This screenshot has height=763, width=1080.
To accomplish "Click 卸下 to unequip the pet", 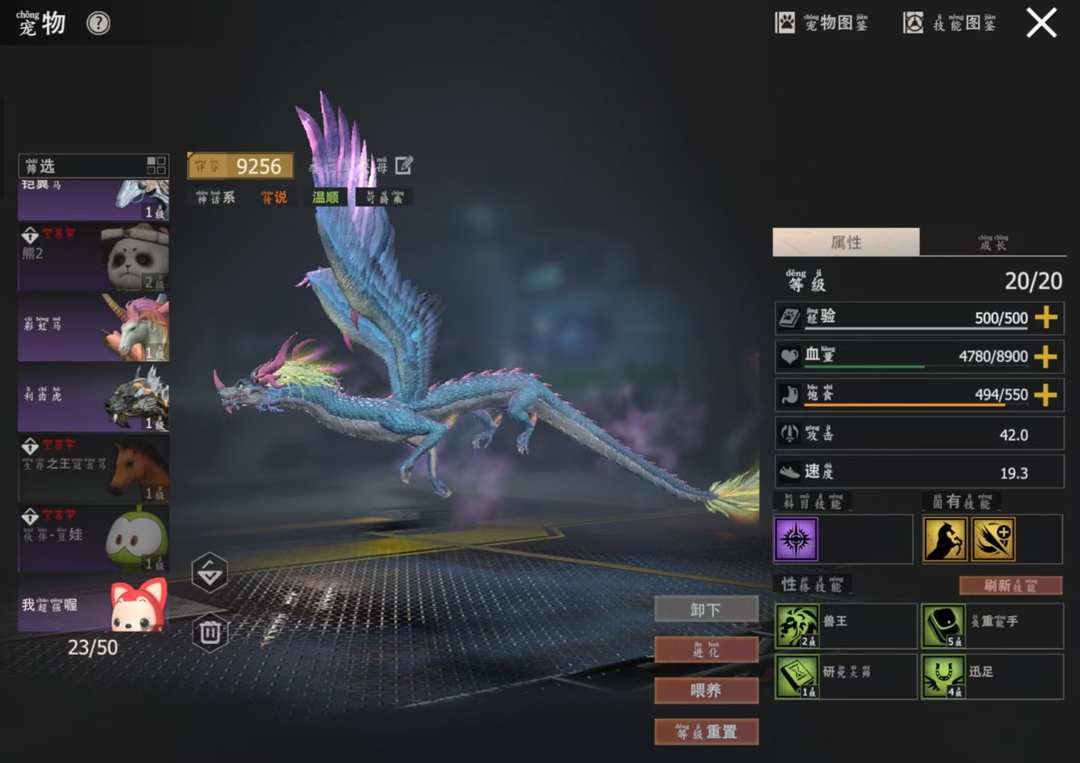I will (x=706, y=609).
